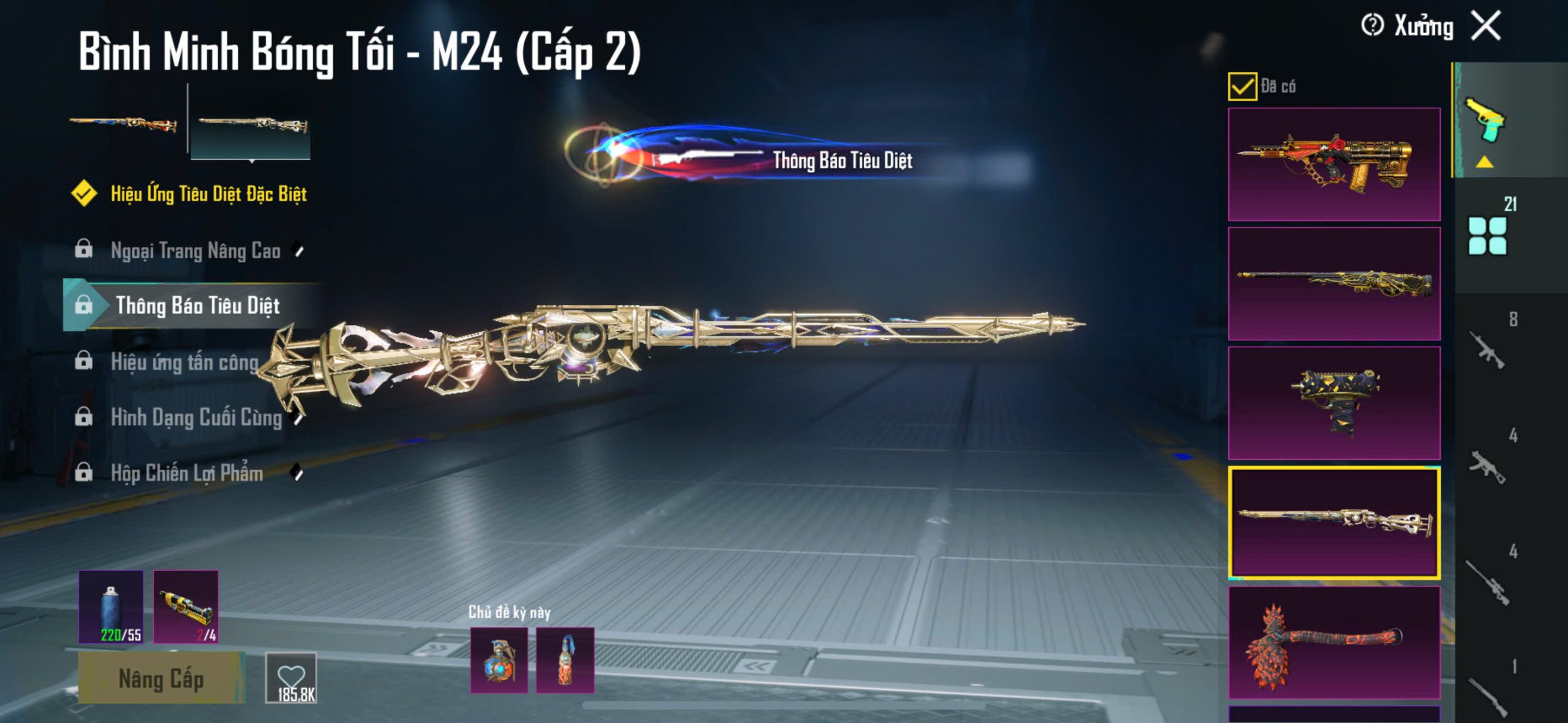Switch to the all-weapons grid category
Viewport: 1568px width, 723px height.
(1488, 236)
